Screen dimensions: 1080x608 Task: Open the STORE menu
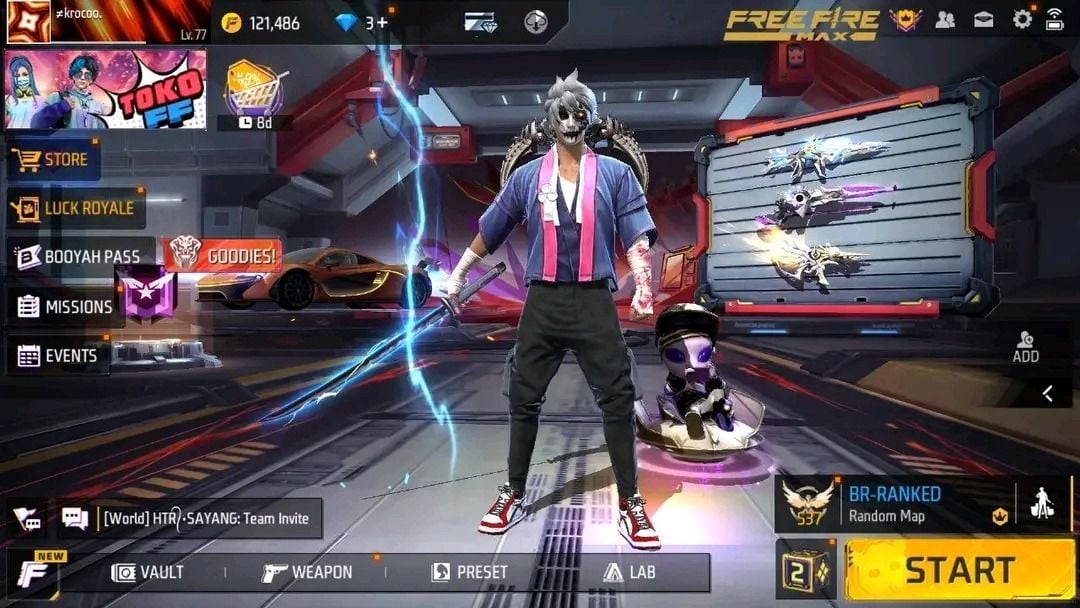coord(55,159)
